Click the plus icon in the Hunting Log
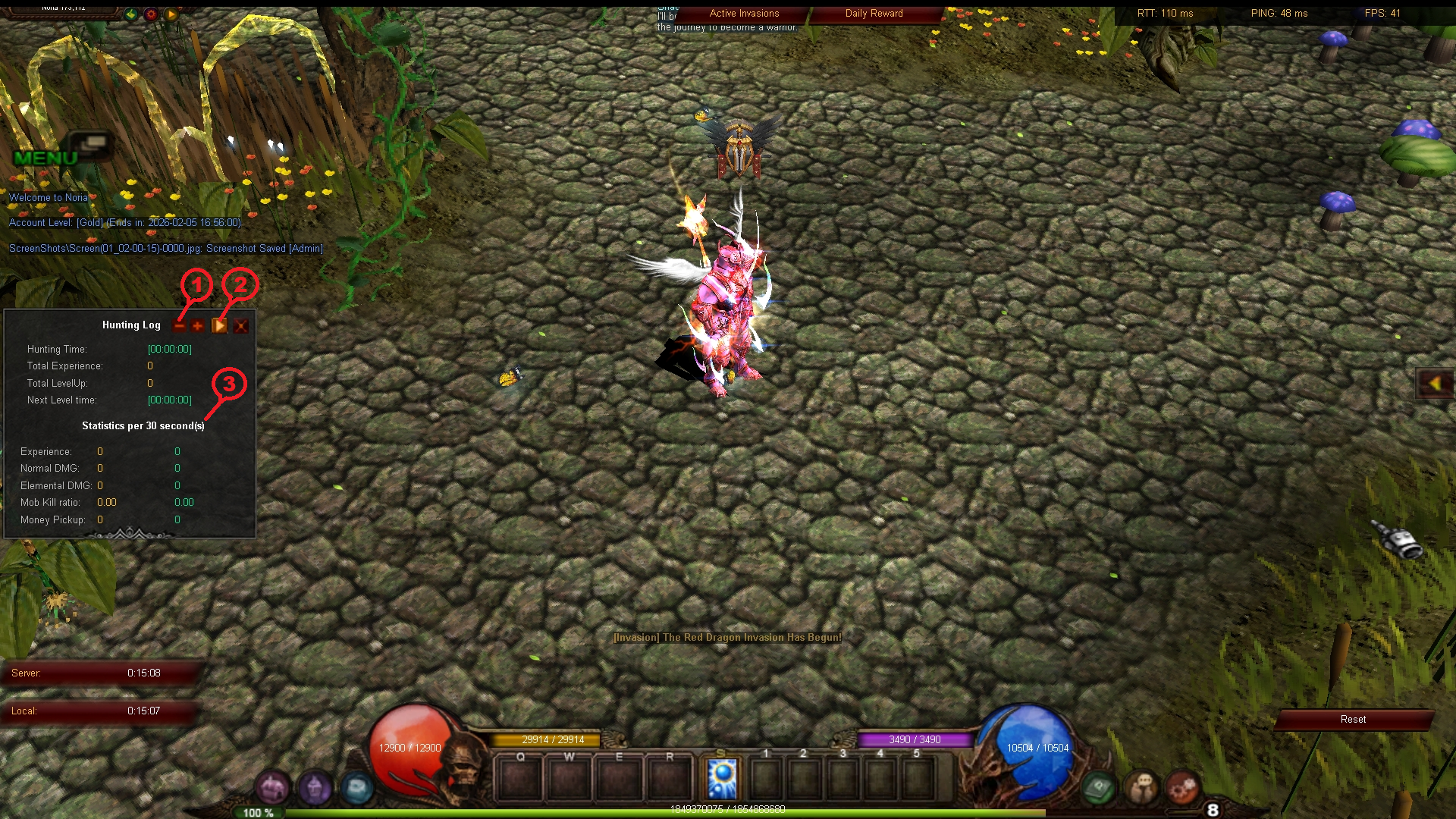This screenshot has width=1456, height=819. pos(199,325)
